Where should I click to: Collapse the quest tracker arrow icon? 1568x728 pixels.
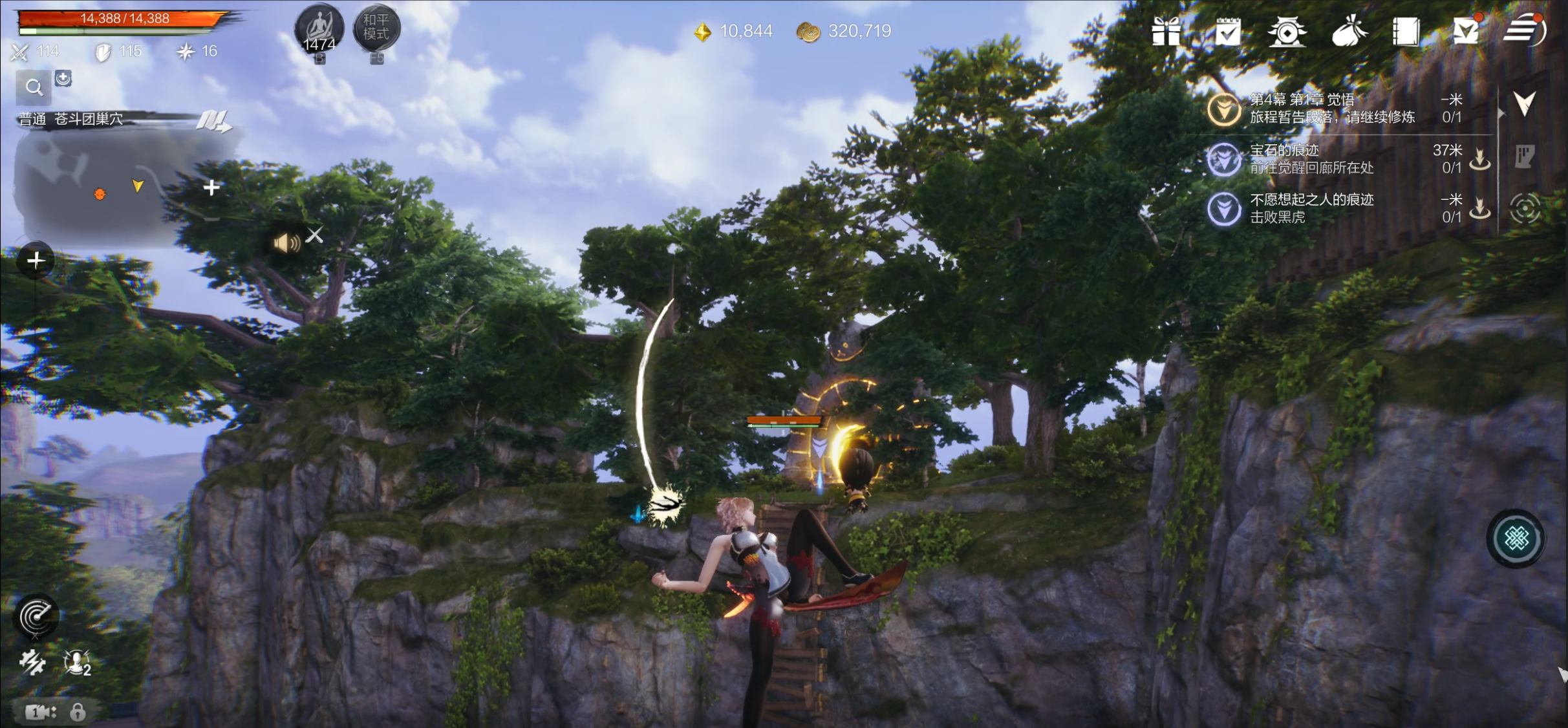1524,103
